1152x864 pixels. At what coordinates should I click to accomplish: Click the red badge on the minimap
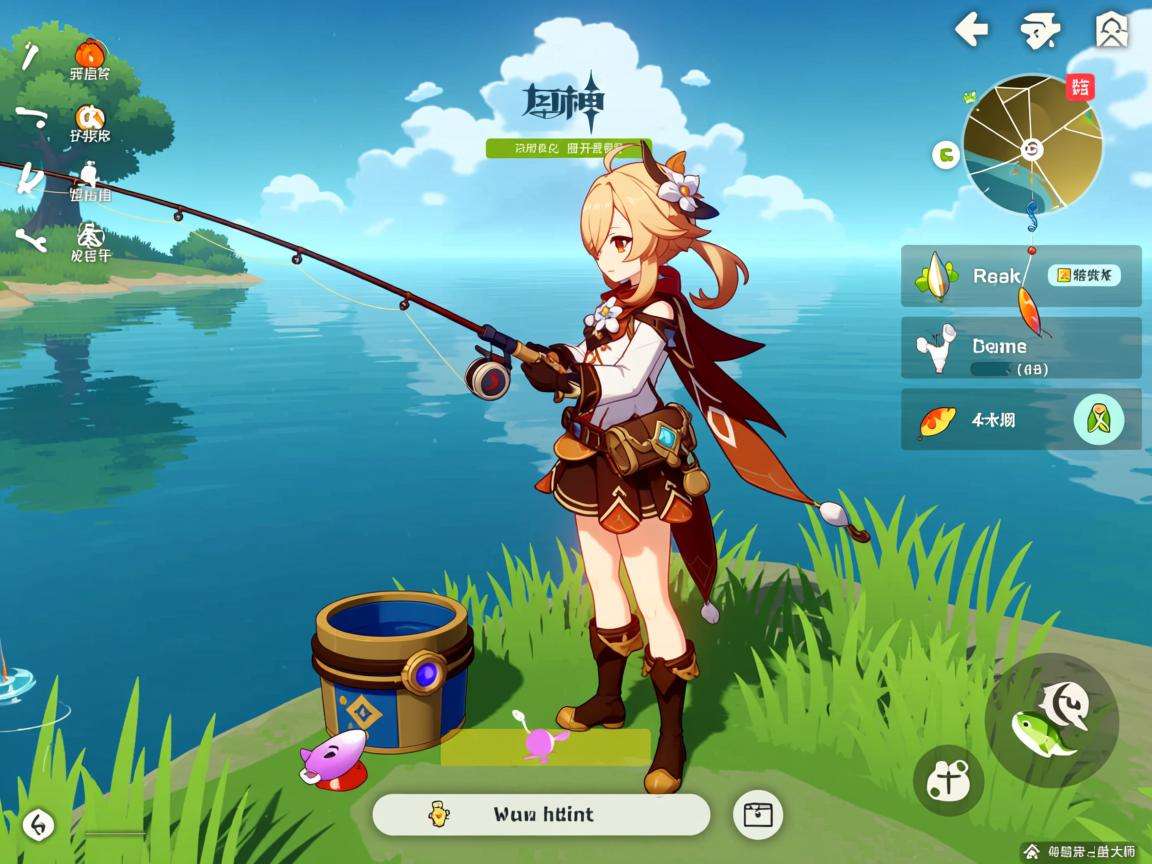[1080, 88]
